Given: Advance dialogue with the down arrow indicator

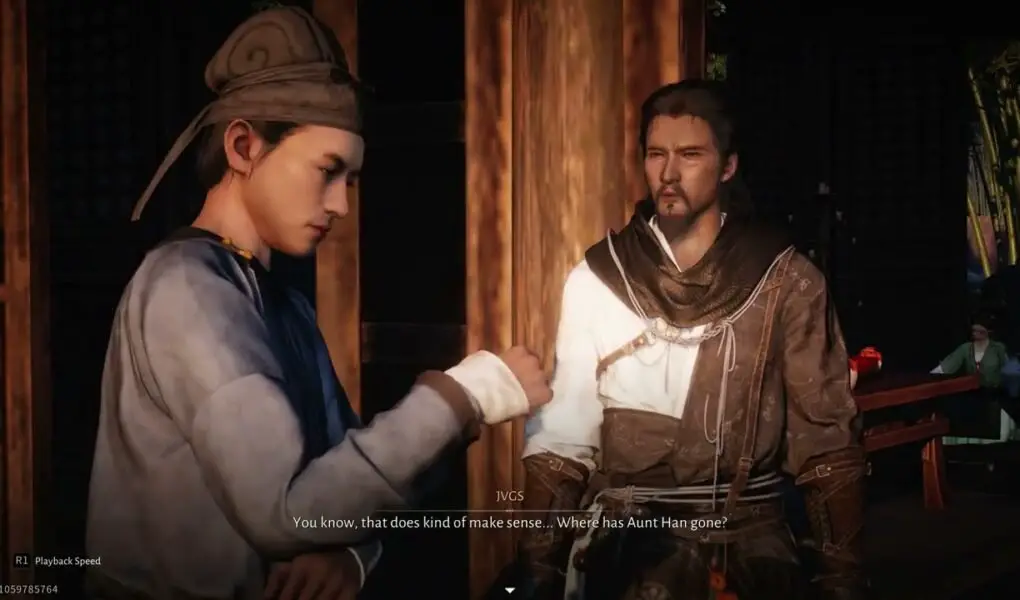Looking at the screenshot, I should (x=509, y=590).
